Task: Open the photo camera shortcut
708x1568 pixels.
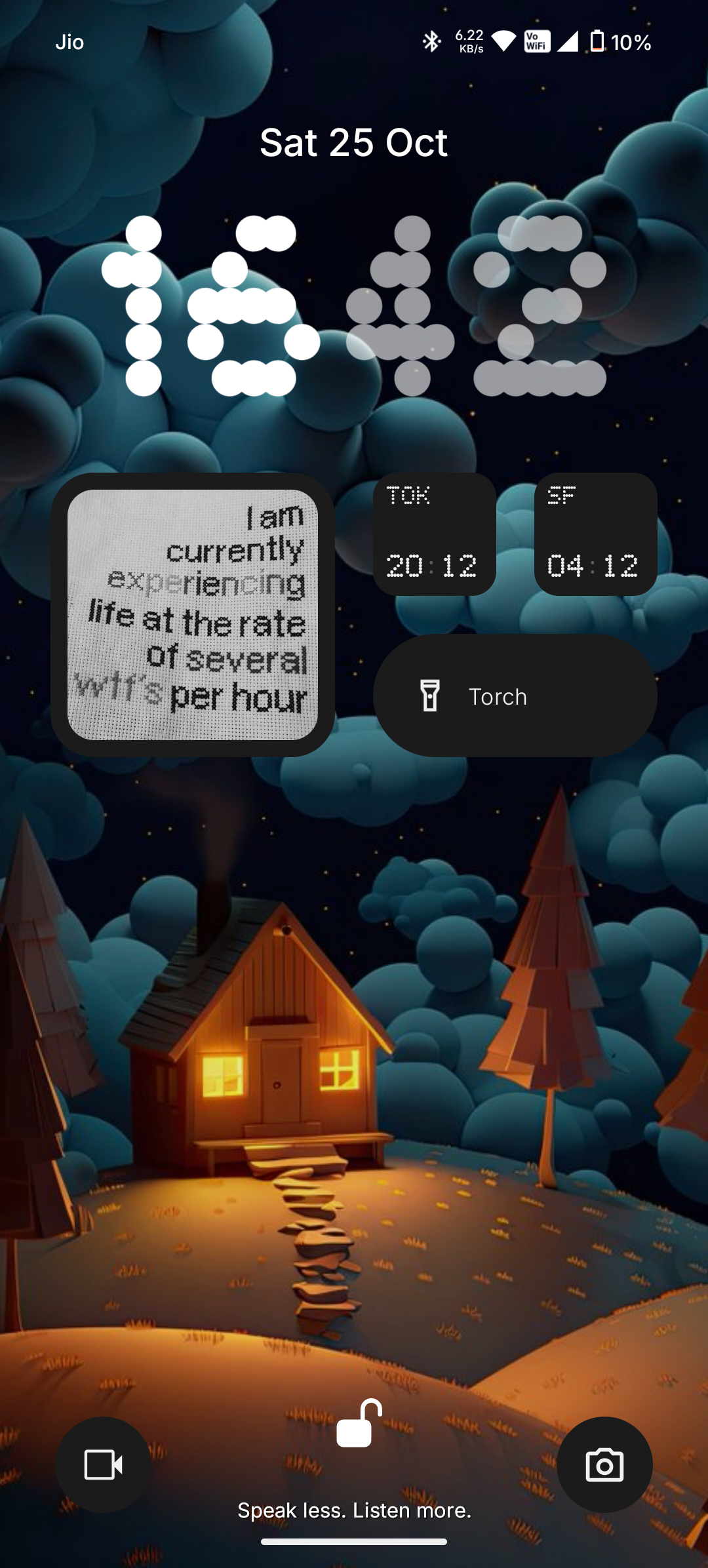Action: click(604, 1464)
